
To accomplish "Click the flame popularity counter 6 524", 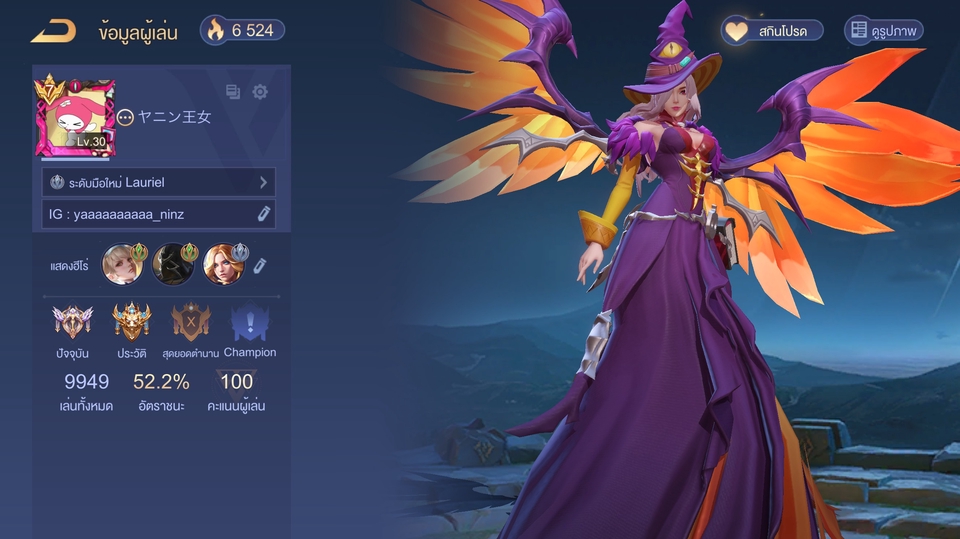I will click(x=242, y=31).
